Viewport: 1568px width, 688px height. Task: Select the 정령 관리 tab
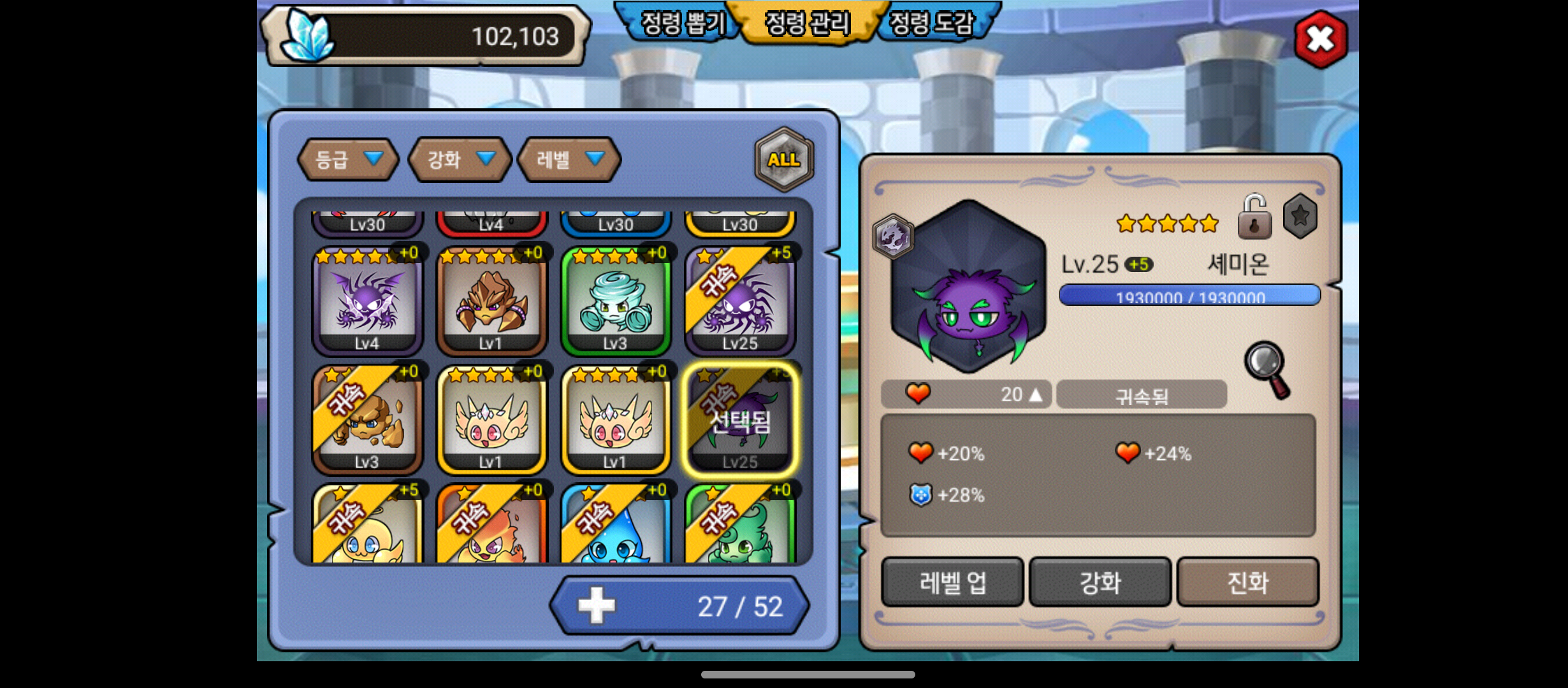[807, 24]
